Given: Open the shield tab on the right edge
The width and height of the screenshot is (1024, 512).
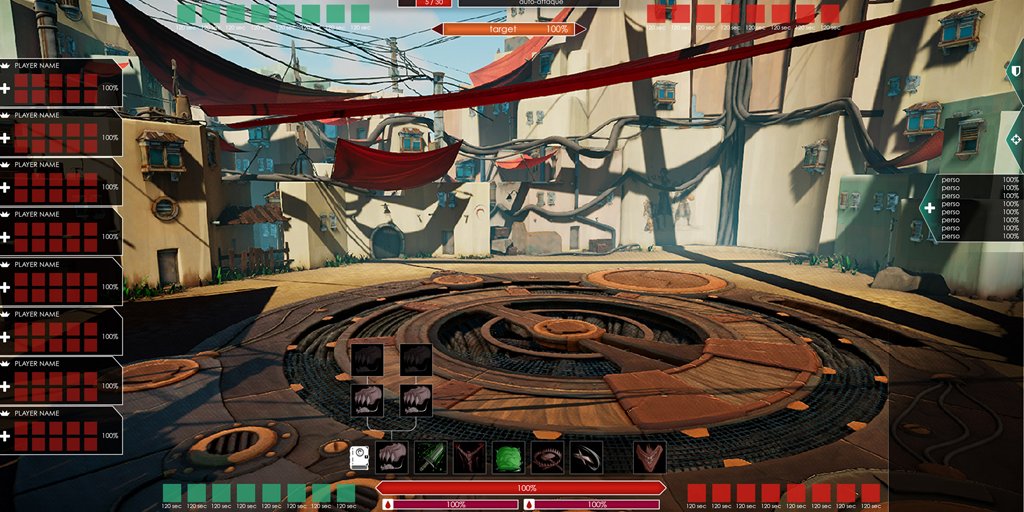Looking at the screenshot, I should pos(1014,73).
